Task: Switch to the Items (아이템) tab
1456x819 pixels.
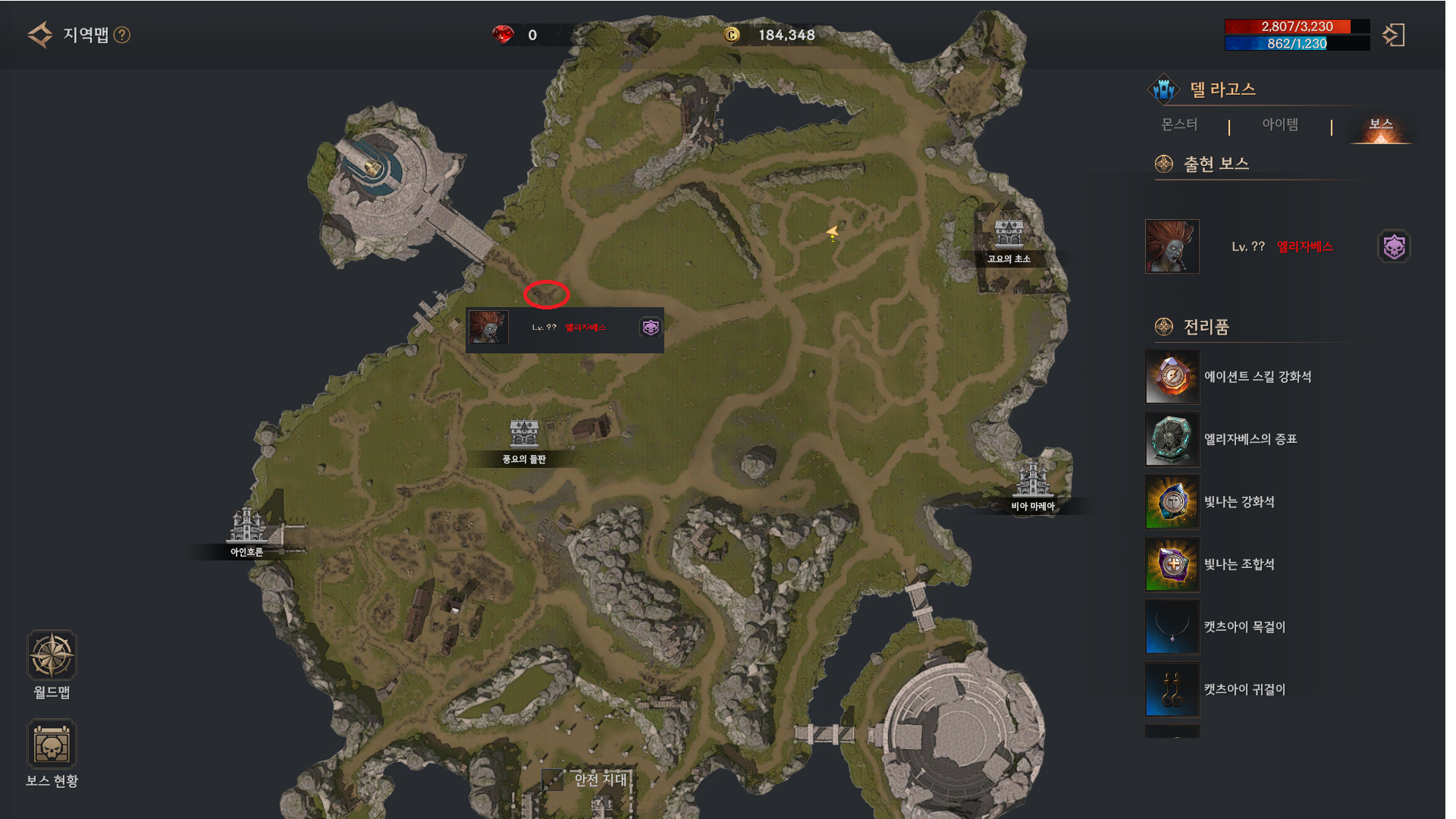Action: tap(1280, 124)
